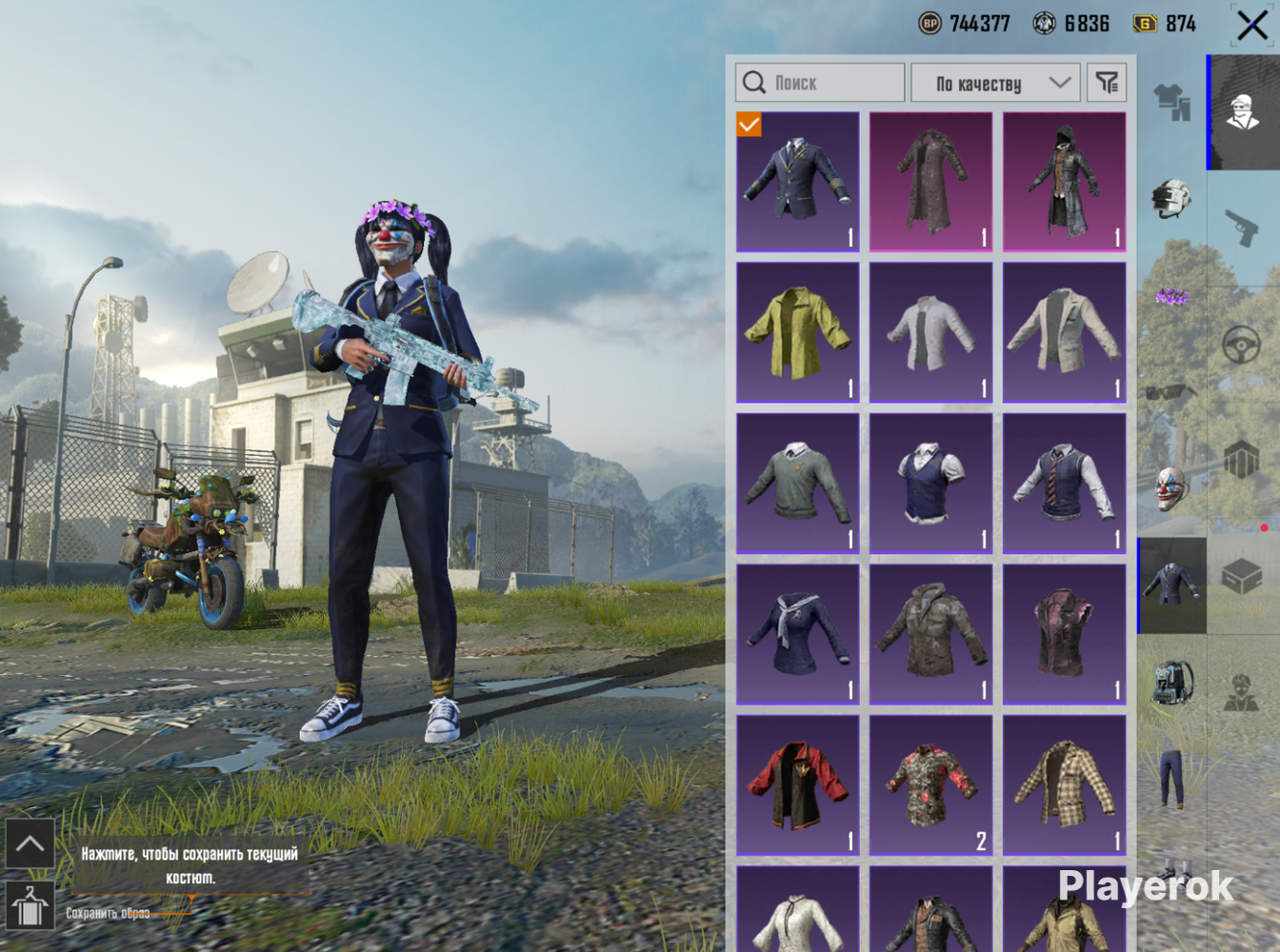Select the red and black jacket

[x=798, y=785]
